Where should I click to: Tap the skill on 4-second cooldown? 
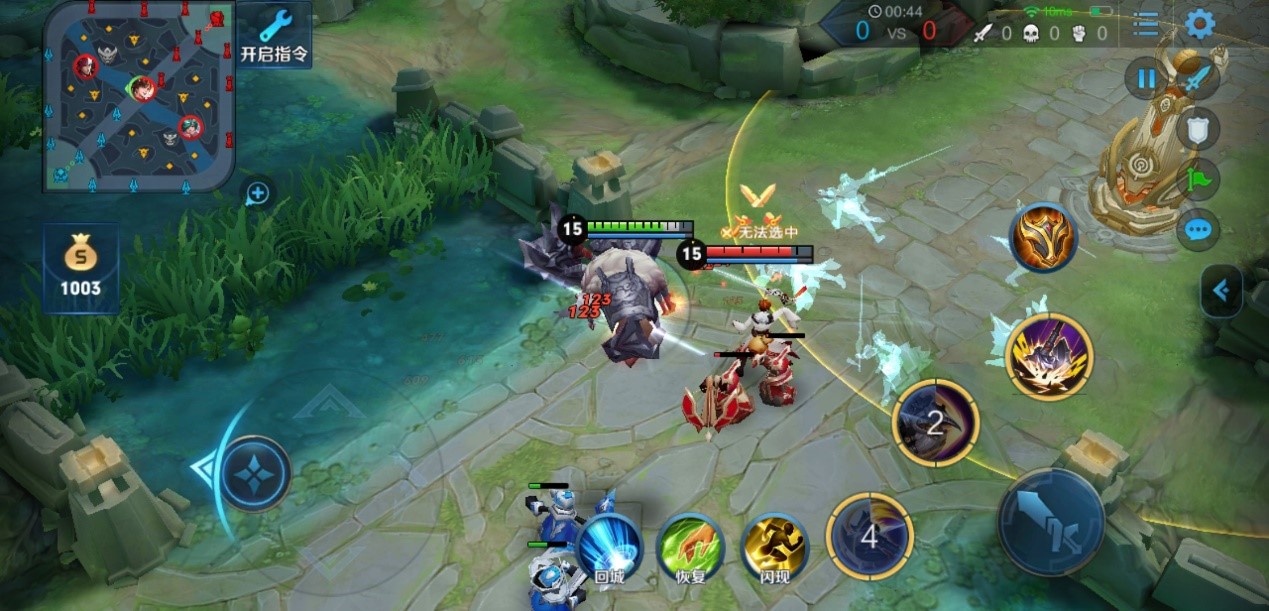tap(869, 536)
